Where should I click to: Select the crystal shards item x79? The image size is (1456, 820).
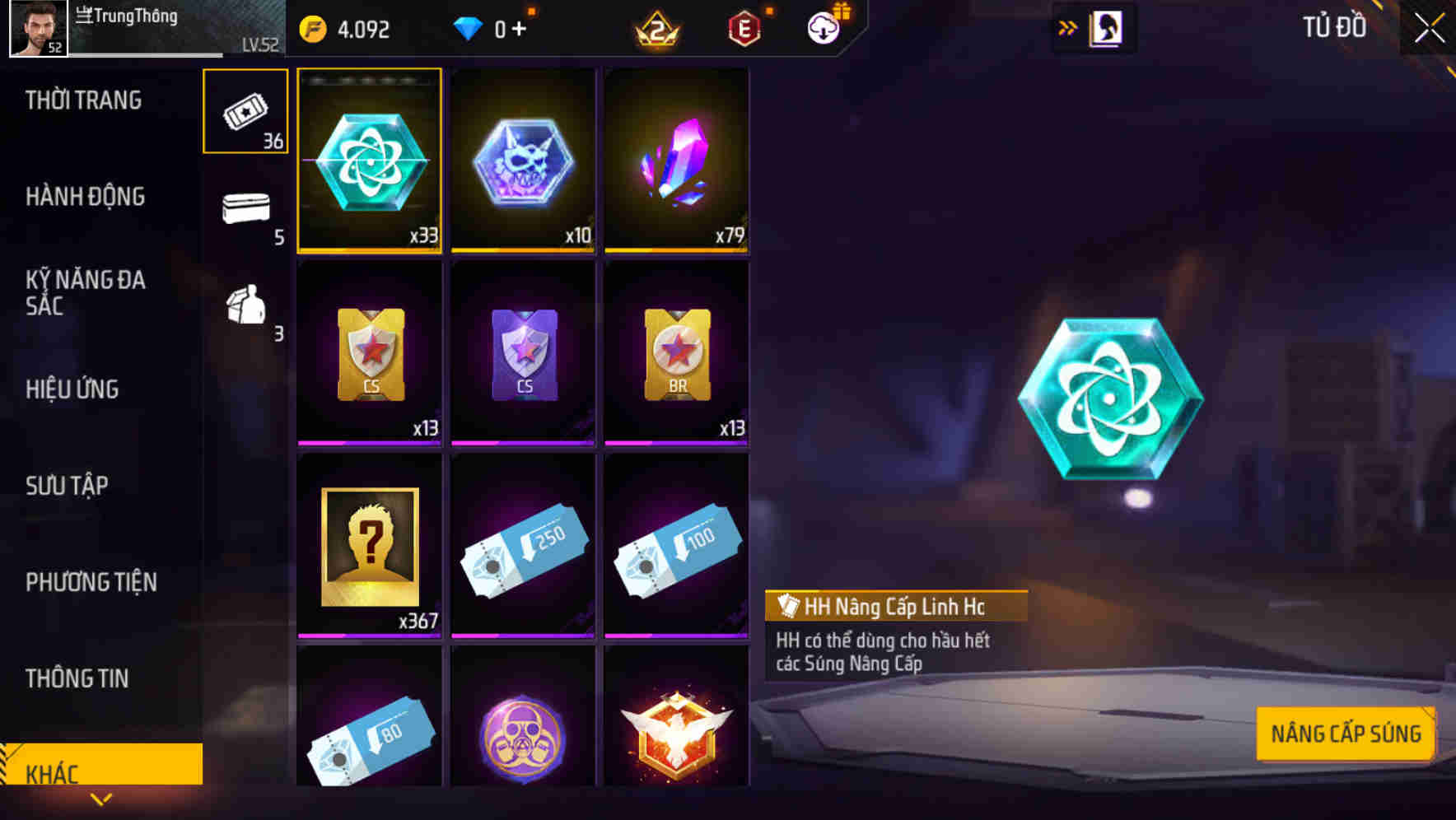tap(677, 161)
